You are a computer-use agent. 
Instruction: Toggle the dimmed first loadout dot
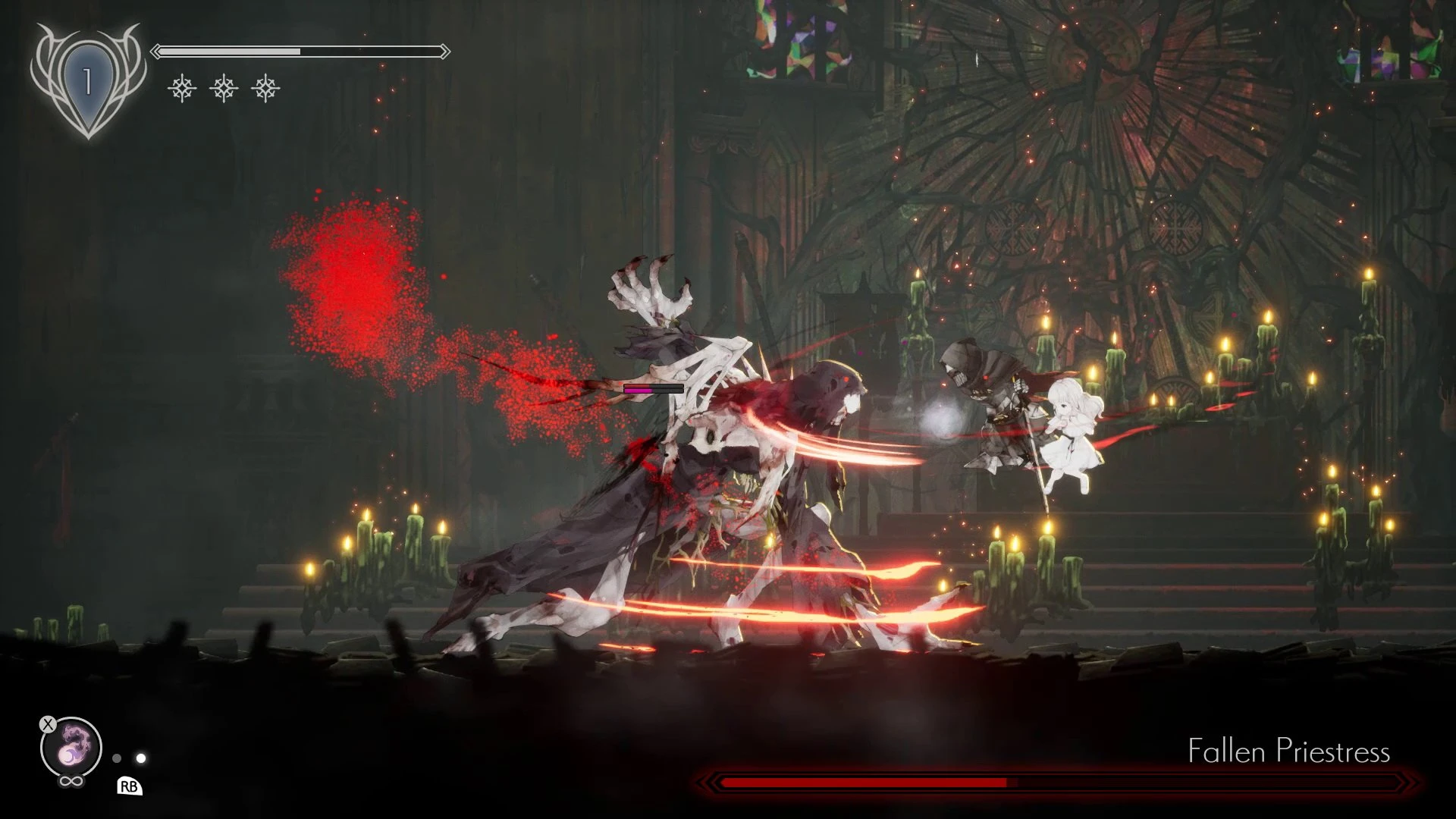116,756
